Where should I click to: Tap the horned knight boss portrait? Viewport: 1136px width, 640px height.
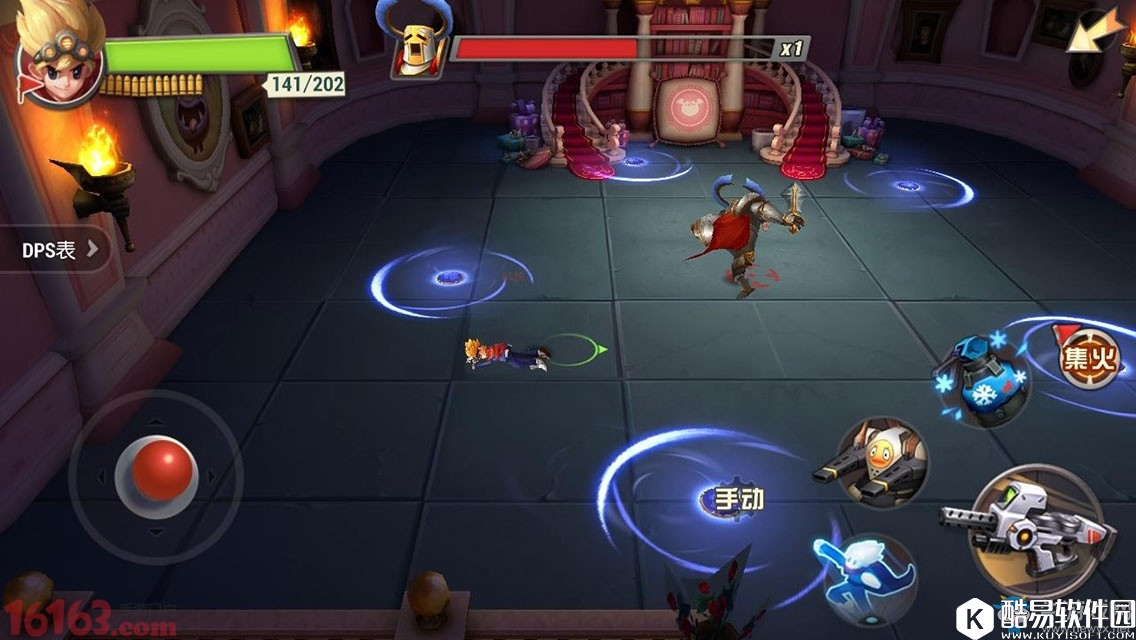pyautogui.click(x=416, y=45)
